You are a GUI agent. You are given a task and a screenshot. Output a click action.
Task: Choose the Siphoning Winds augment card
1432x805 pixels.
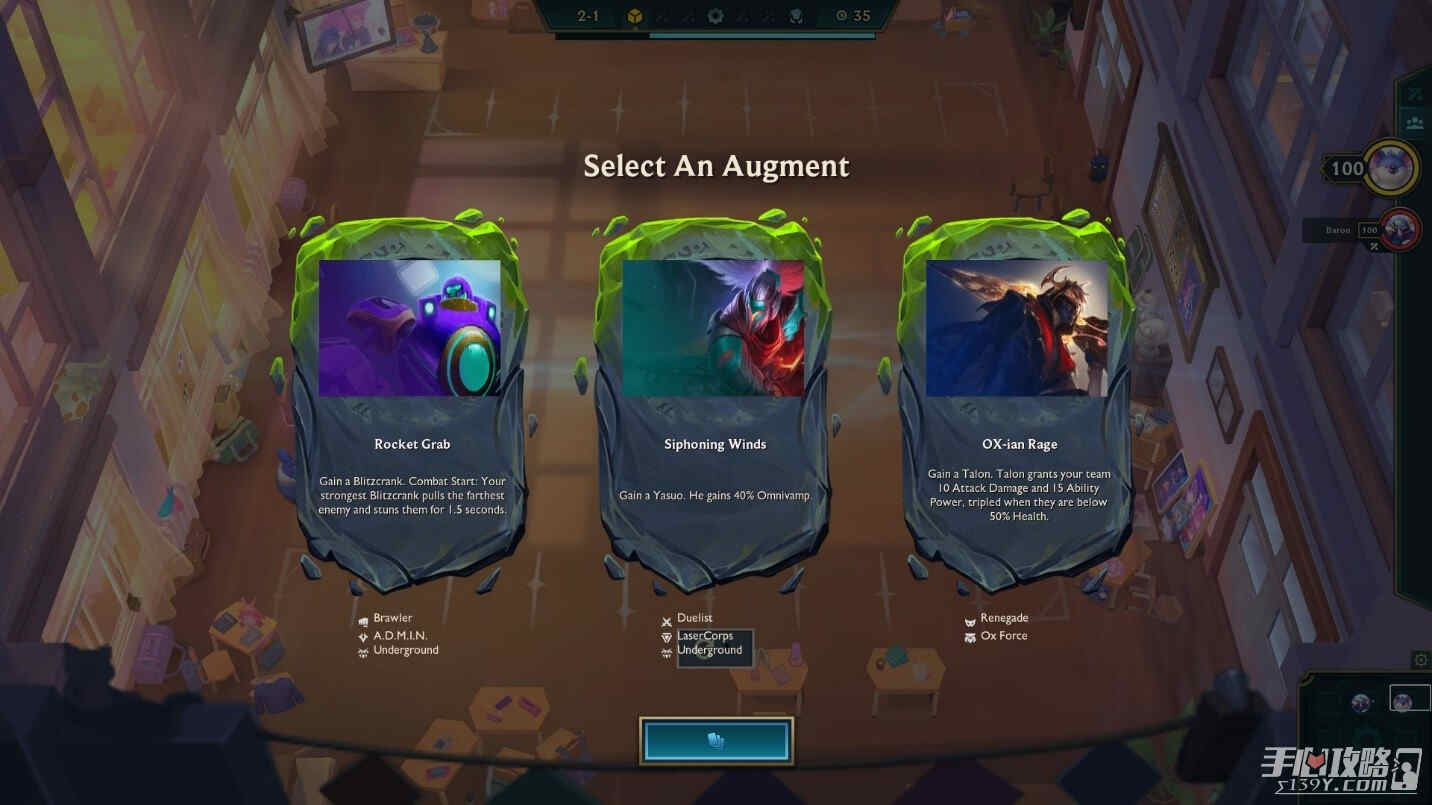tap(715, 400)
